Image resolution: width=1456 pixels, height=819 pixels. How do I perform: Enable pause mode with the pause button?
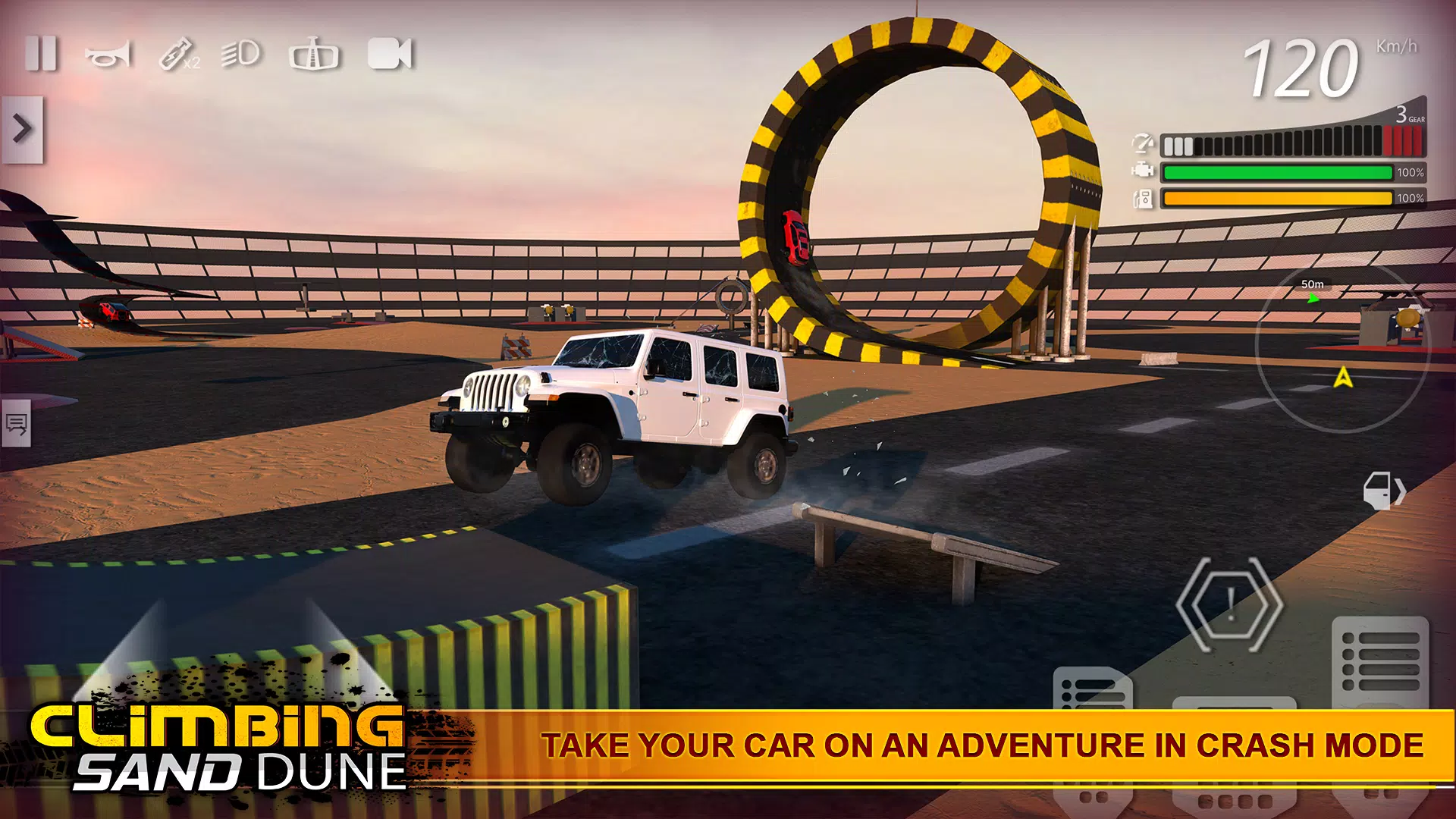[x=43, y=53]
